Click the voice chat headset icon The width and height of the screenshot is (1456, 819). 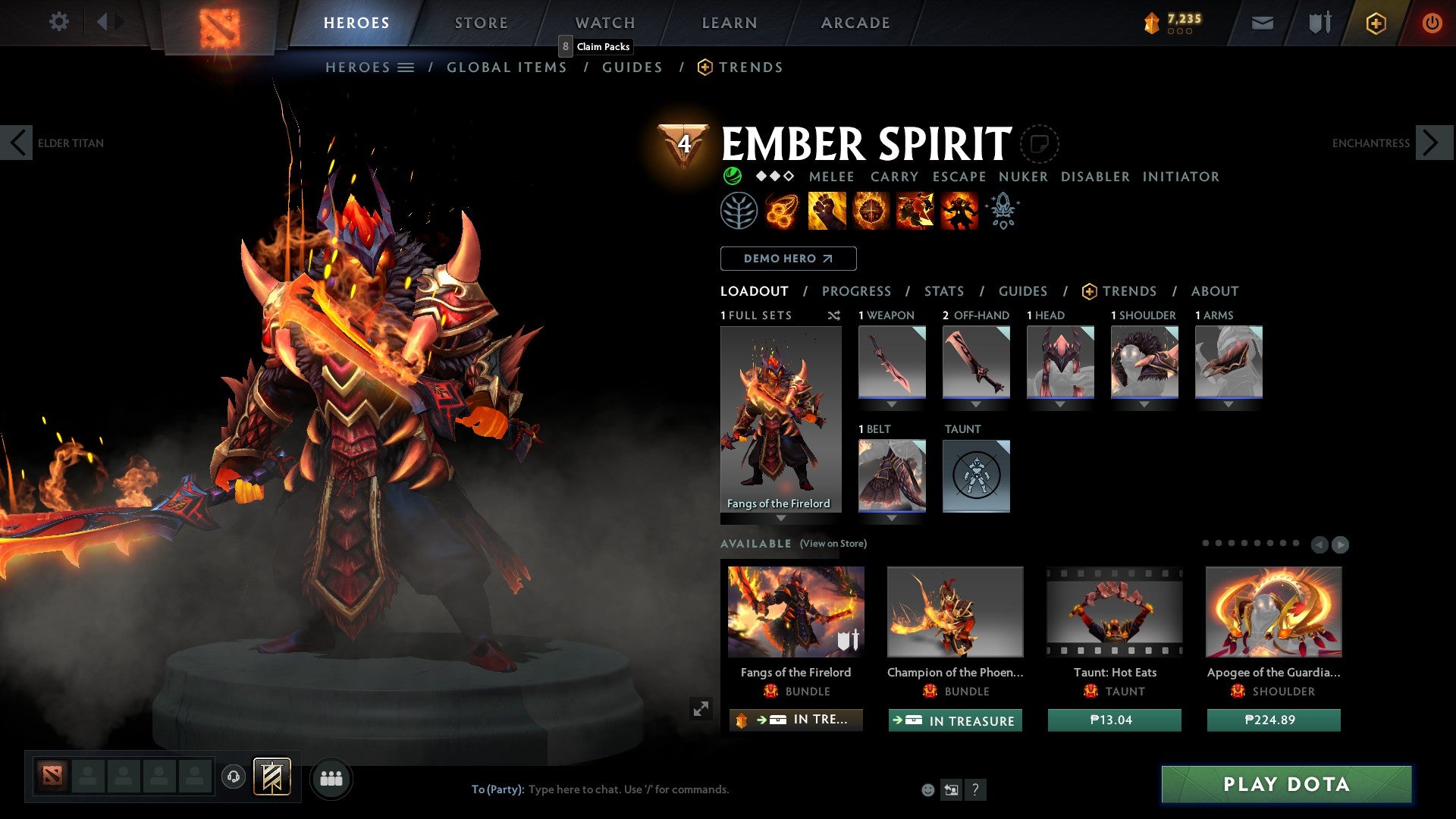point(233,778)
